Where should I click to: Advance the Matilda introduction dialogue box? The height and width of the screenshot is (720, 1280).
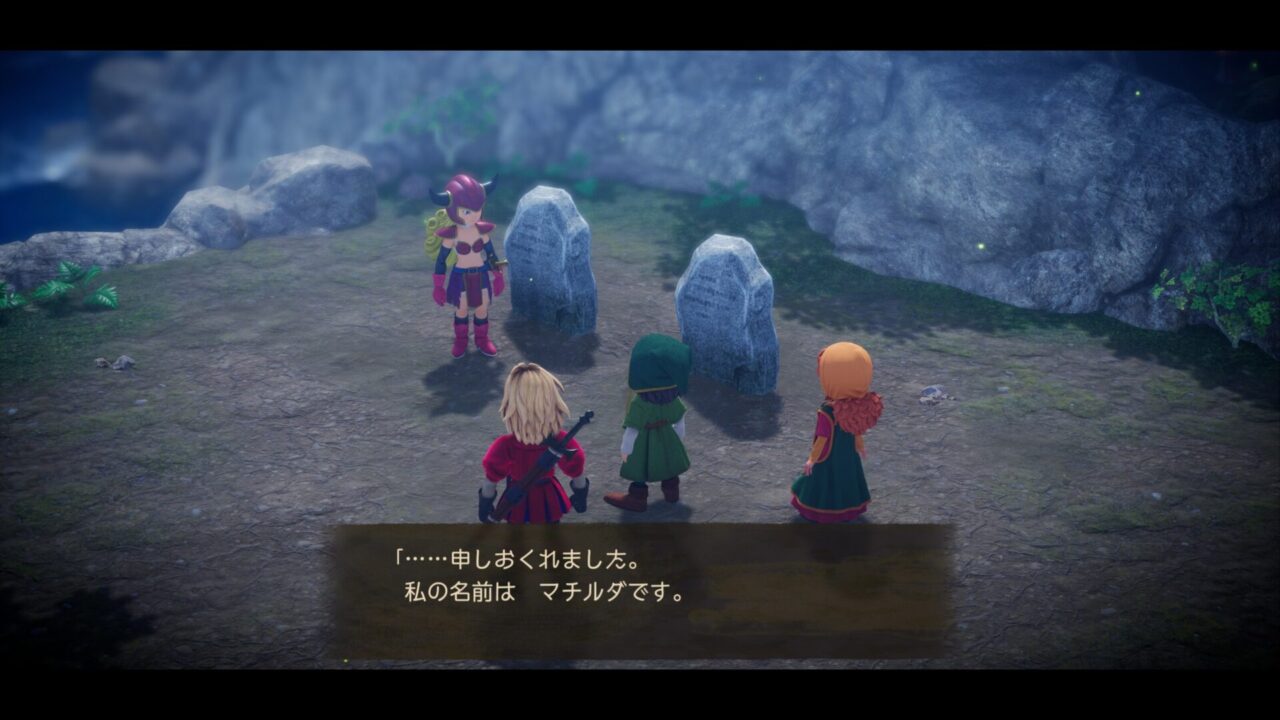641,590
